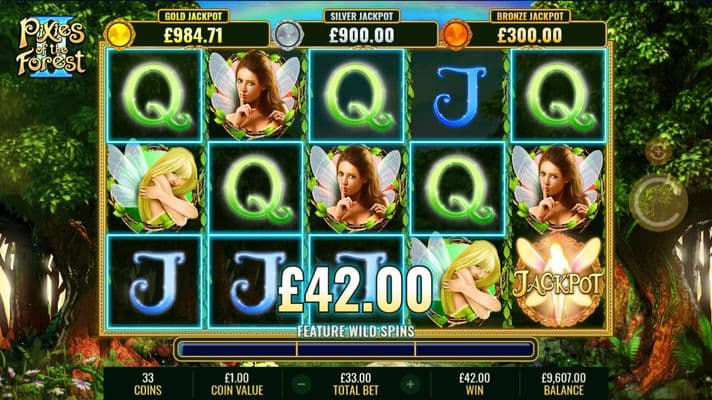Increase total bet with the plus button
712x400 pixels.
[x=408, y=383]
